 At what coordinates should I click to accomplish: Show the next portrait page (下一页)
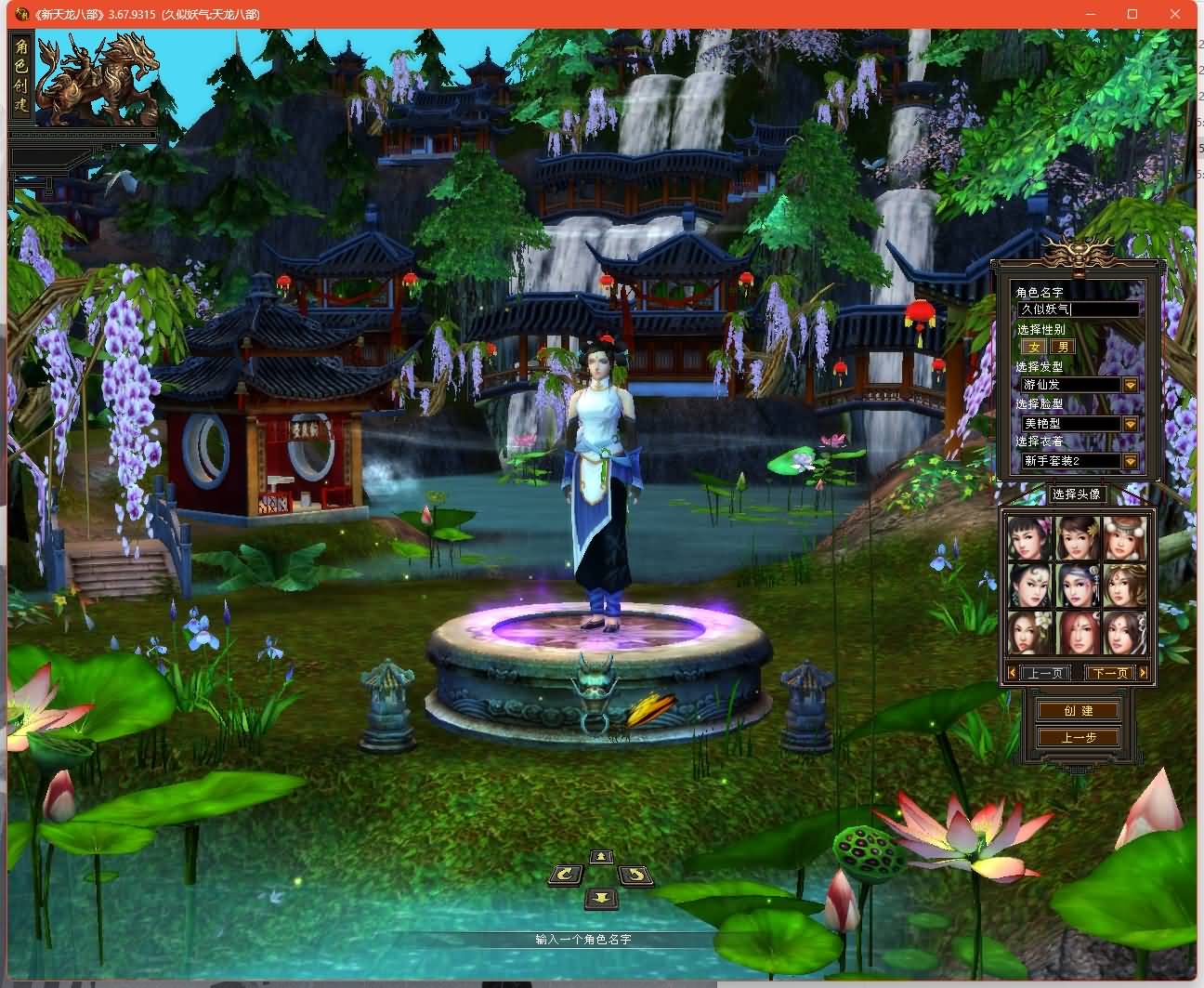(x=1110, y=673)
